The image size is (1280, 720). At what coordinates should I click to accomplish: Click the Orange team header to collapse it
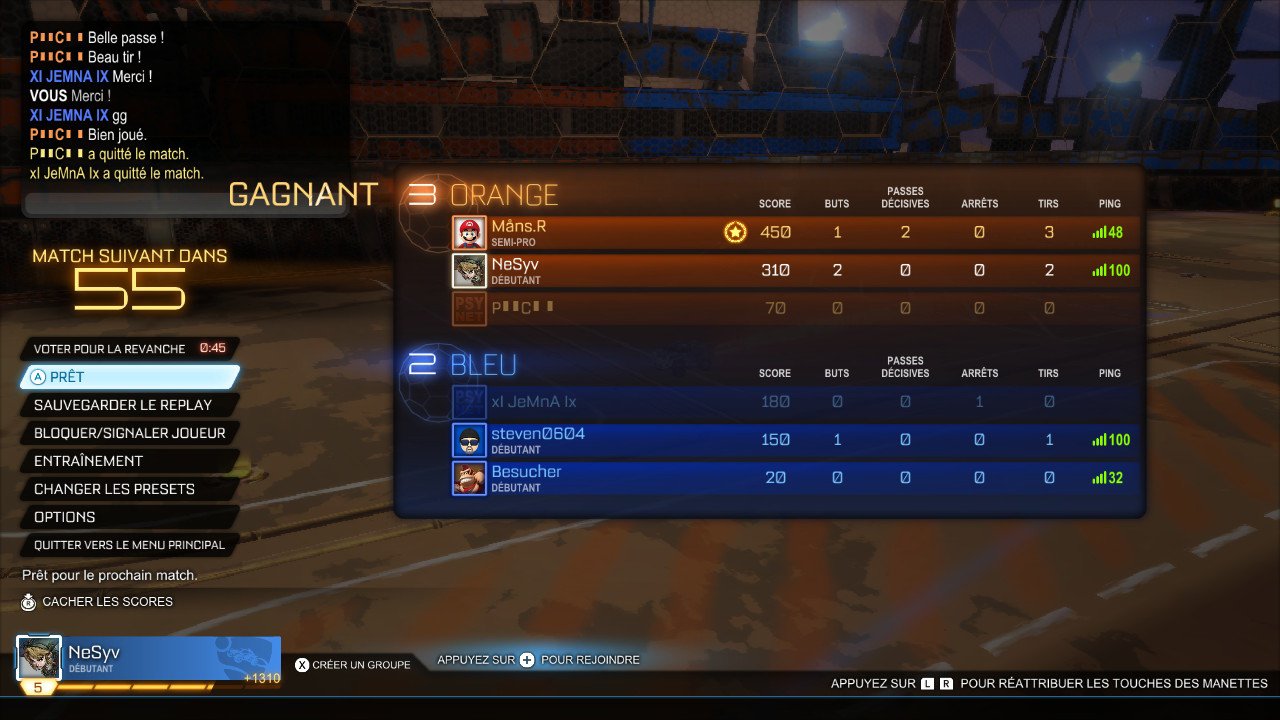point(502,195)
